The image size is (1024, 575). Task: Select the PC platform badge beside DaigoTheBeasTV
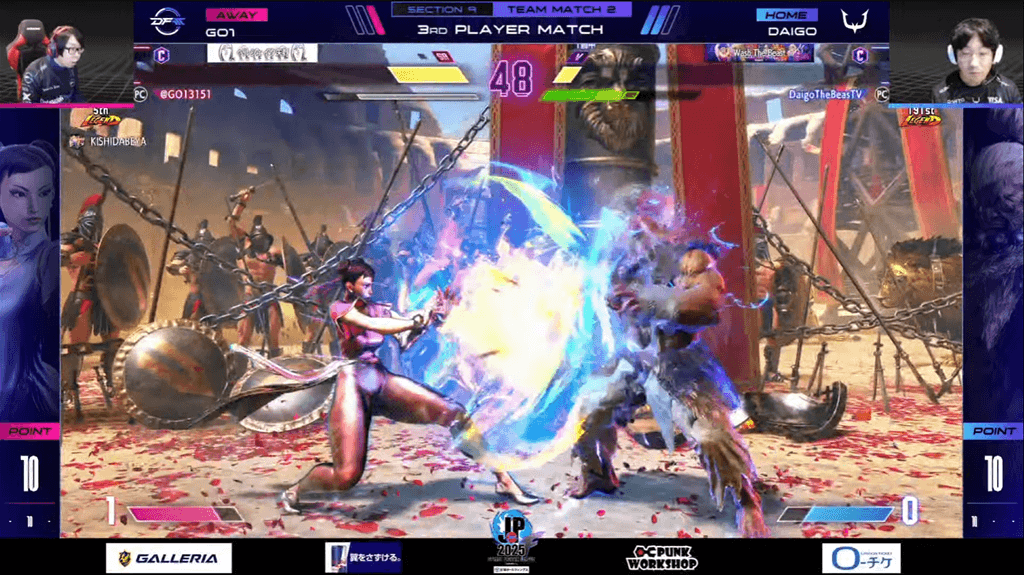881,93
